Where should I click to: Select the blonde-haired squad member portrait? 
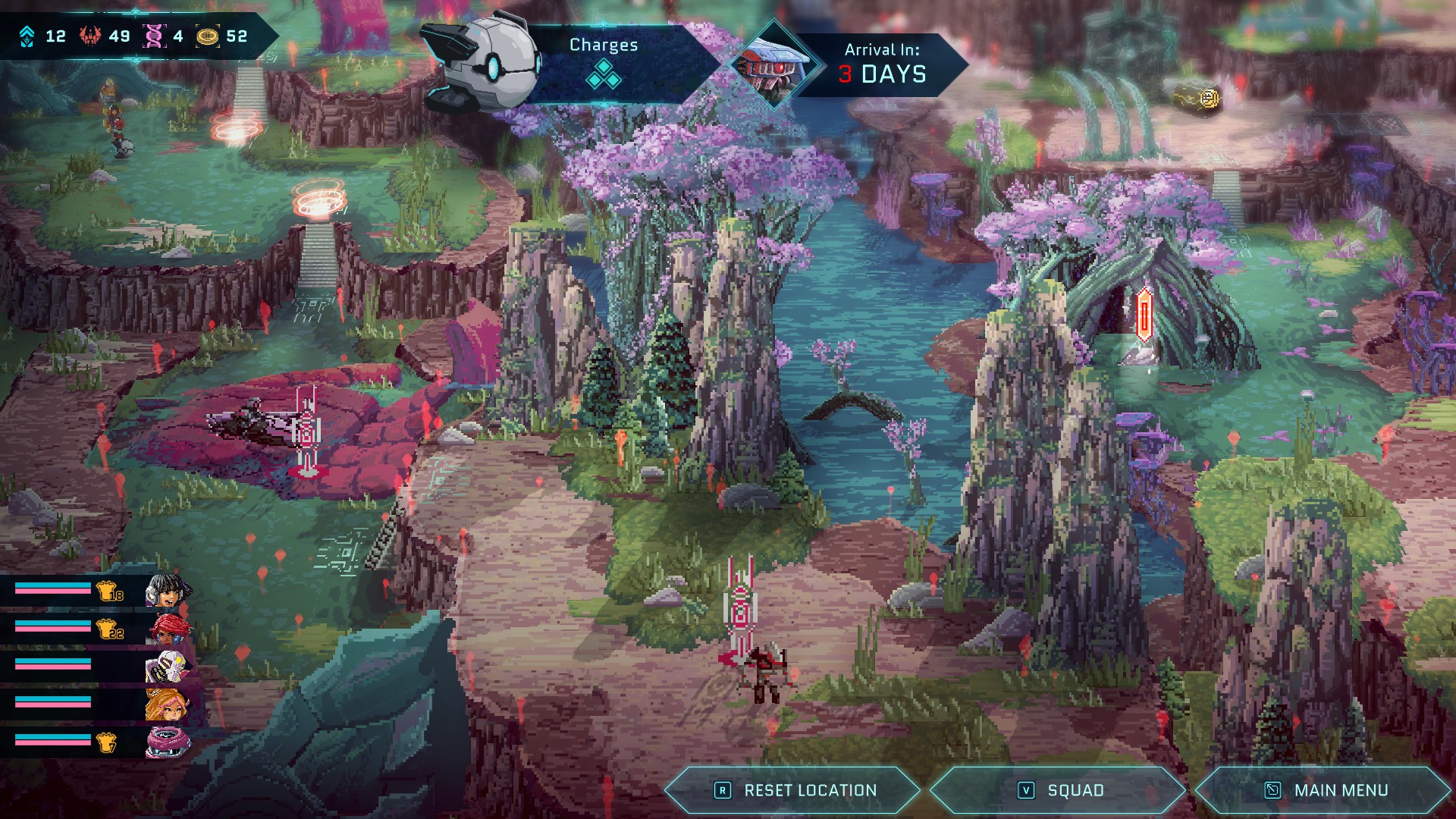166,704
